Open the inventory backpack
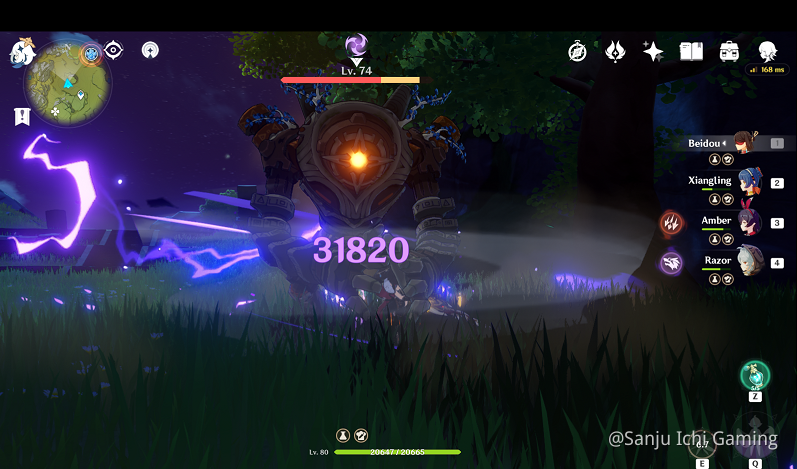The width and height of the screenshot is (797, 469). [729, 52]
